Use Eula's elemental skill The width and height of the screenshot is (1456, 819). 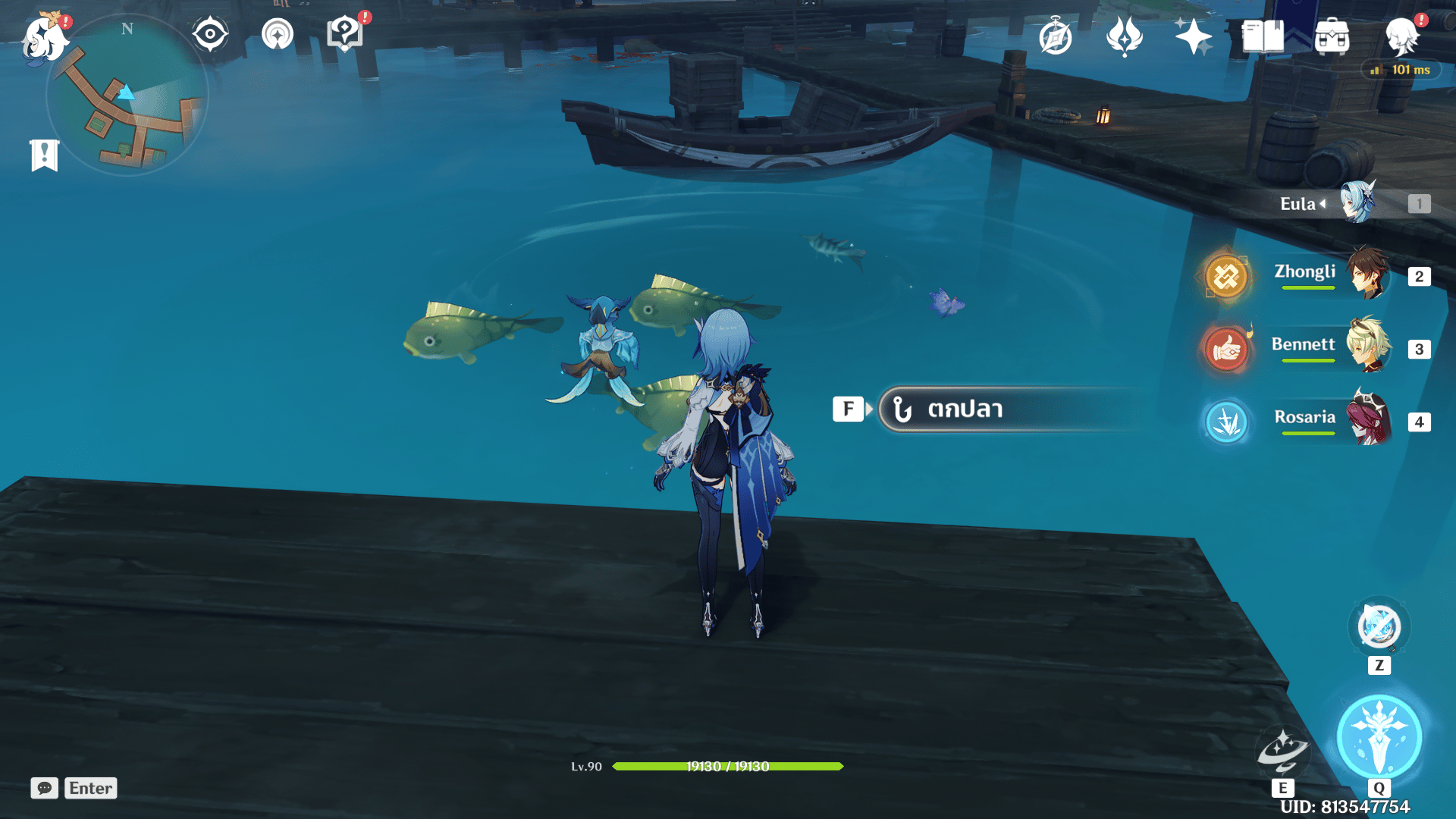click(x=1282, y=752)
